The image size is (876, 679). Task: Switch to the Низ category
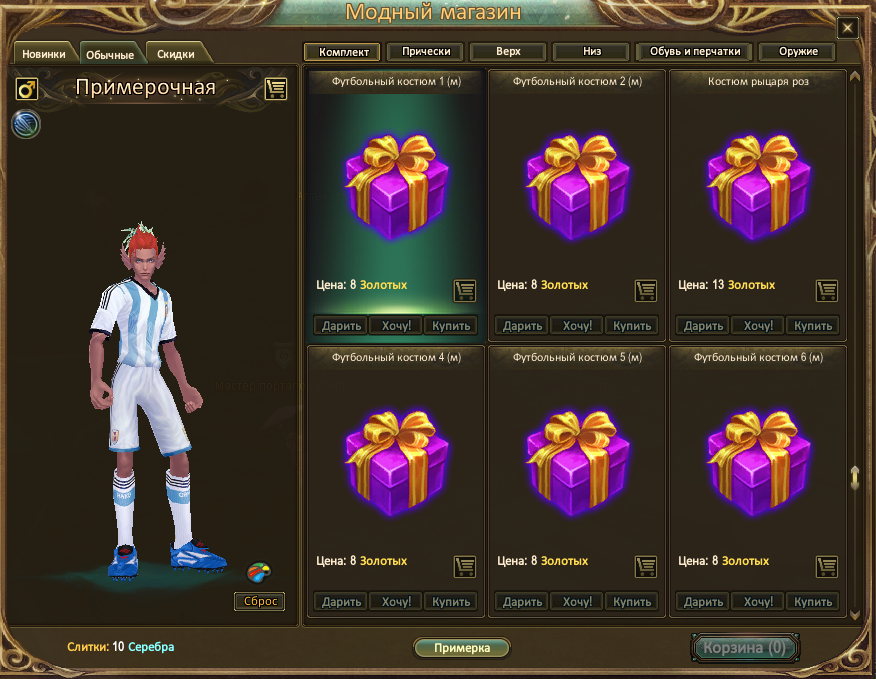tap(591, 52)
